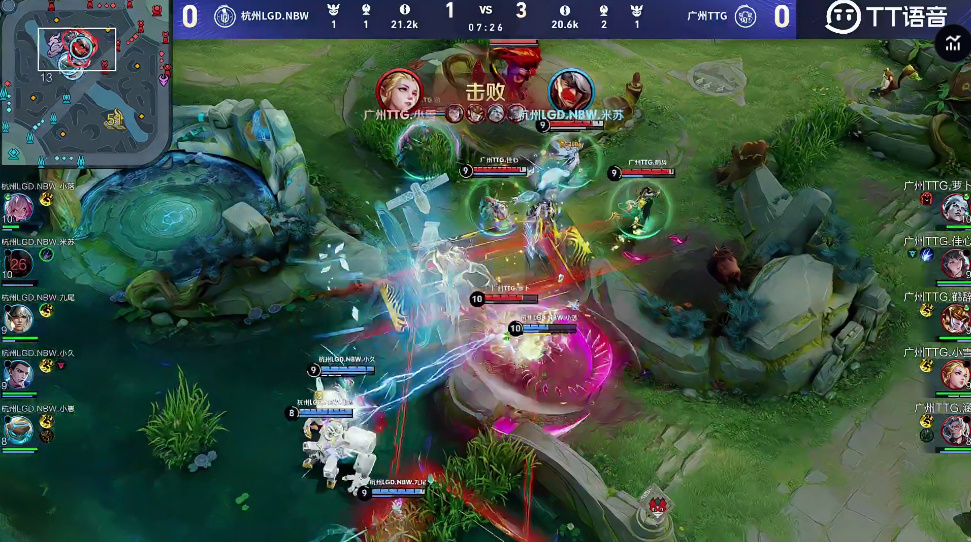Click the defeated 米苏 portrait in kill banner
Image resolution: width=971 pixels, height=542 pixels.
(570, 92)
